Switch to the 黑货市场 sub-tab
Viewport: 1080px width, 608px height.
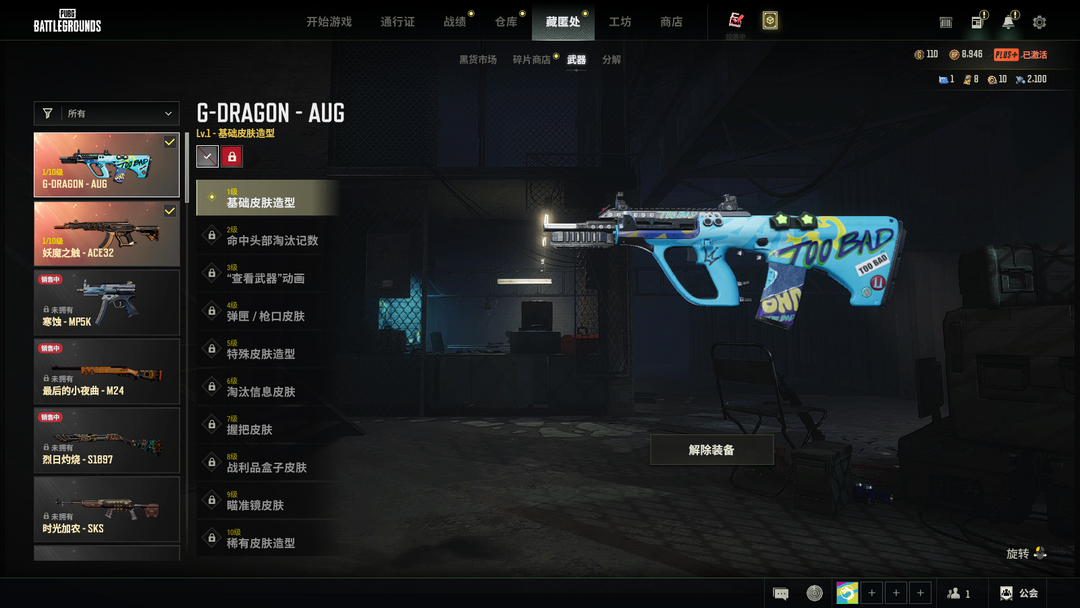coord(477,60)
